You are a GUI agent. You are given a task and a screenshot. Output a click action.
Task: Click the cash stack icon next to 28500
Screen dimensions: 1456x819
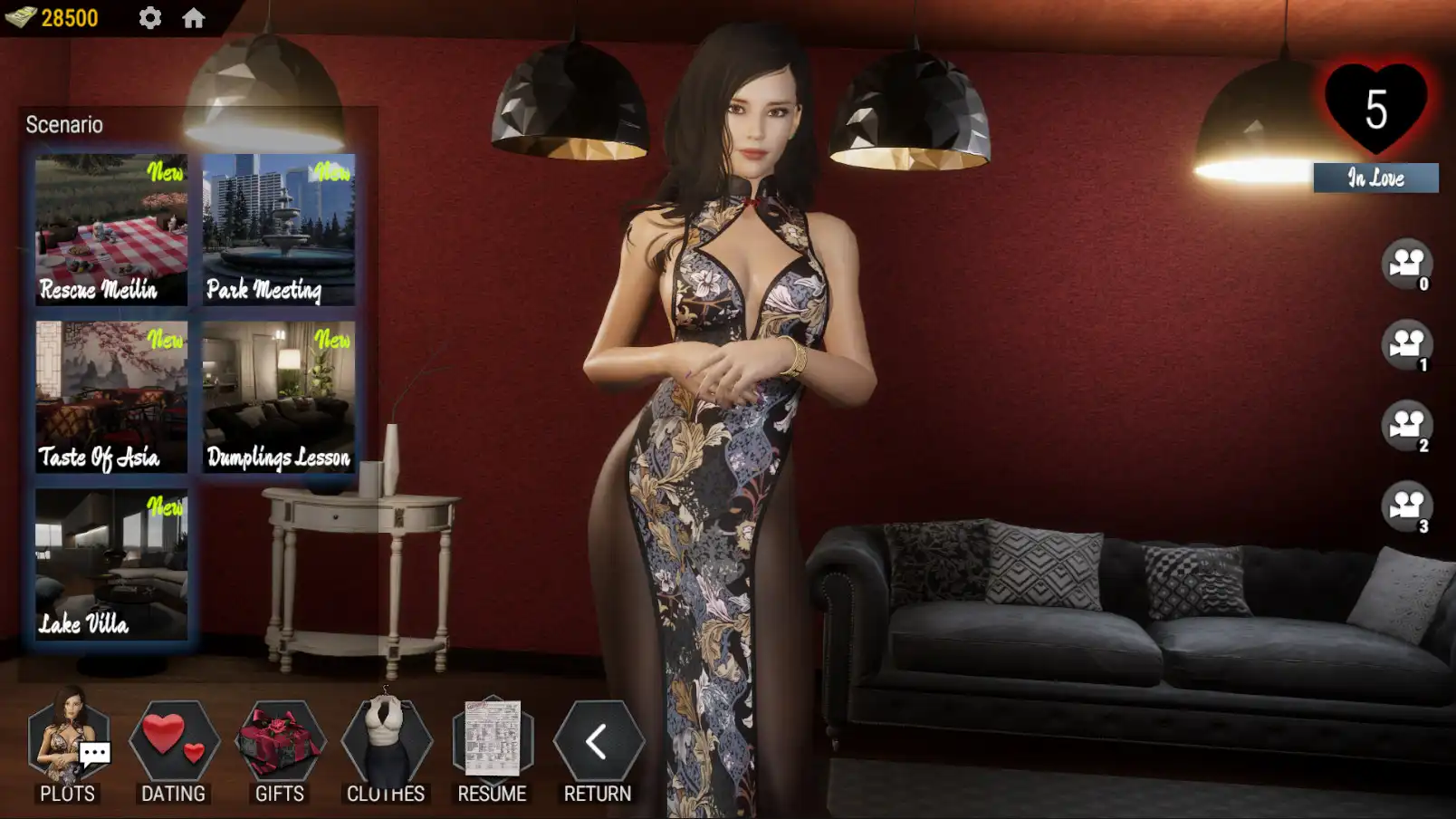[20, 14]
